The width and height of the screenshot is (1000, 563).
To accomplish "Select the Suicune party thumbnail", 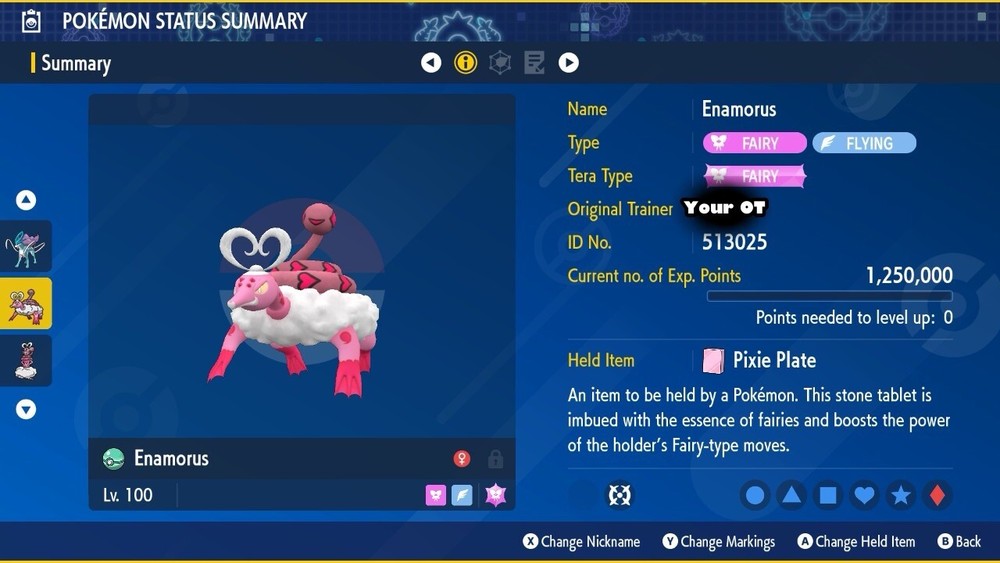I will (25, 247).
